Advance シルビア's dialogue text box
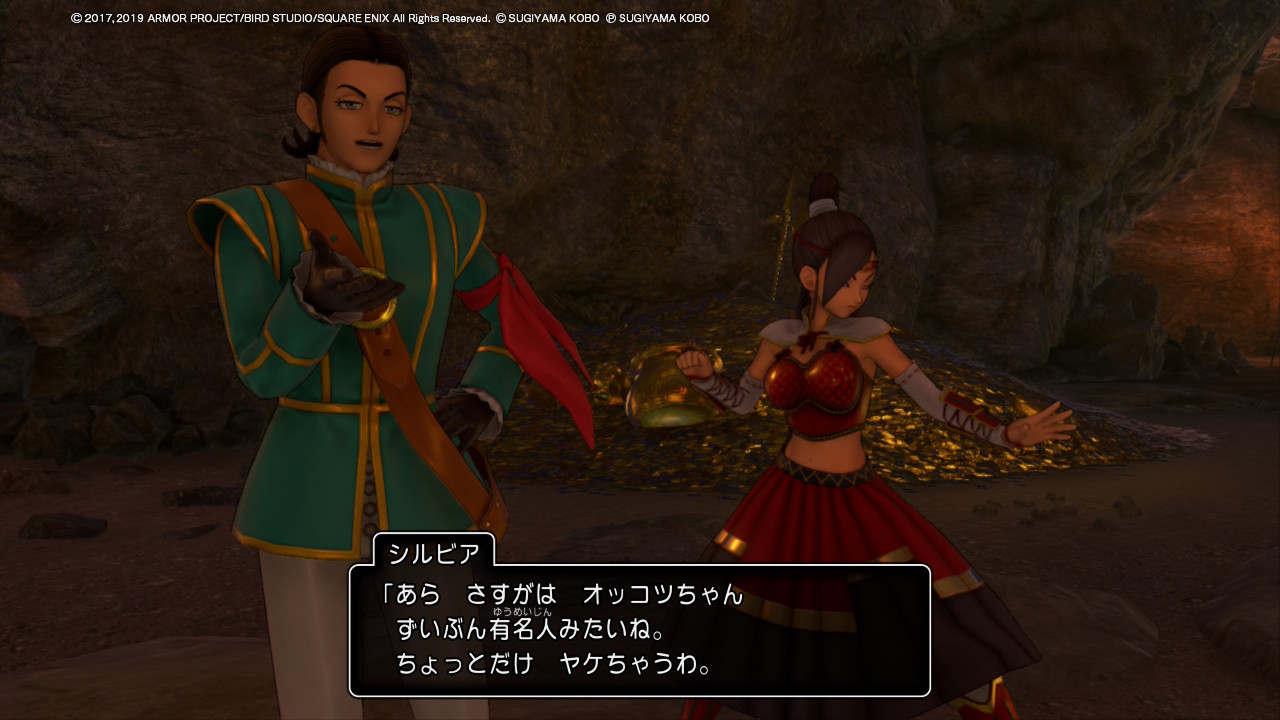The height and width of the screenshot is (720, 1280). (639, 630)
